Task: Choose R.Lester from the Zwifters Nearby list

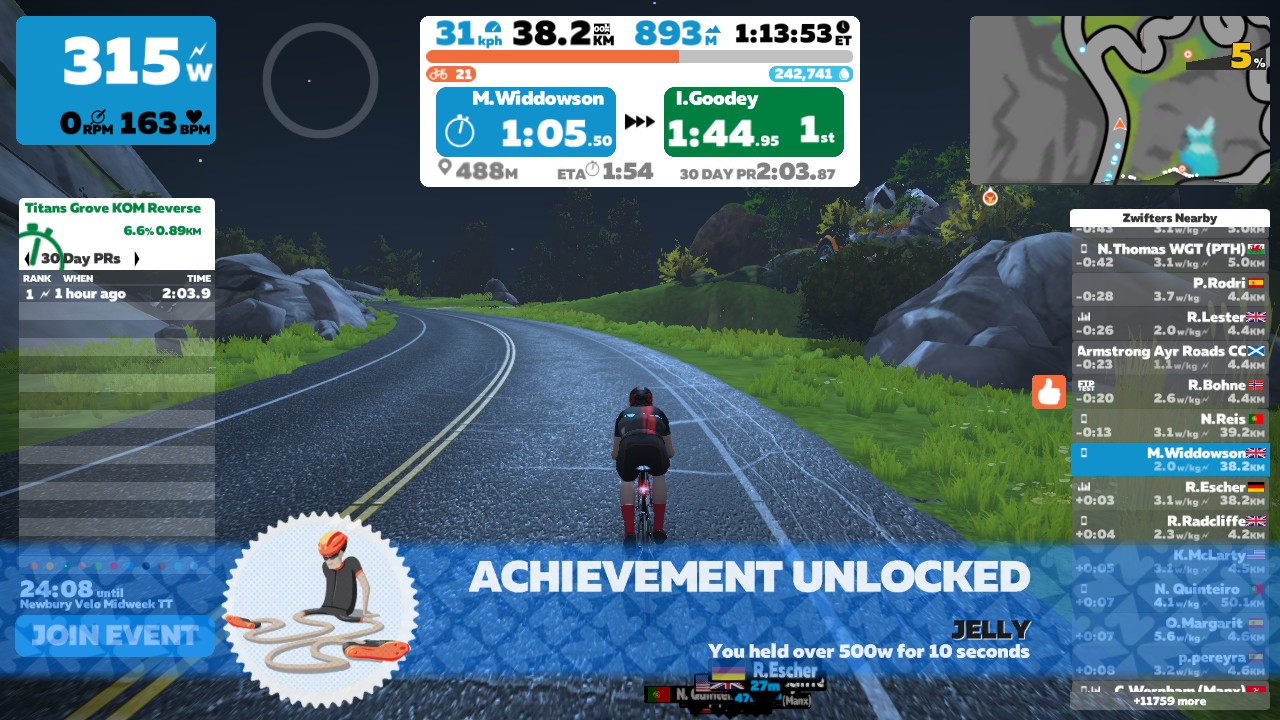Action: [x=1169, y=323]
